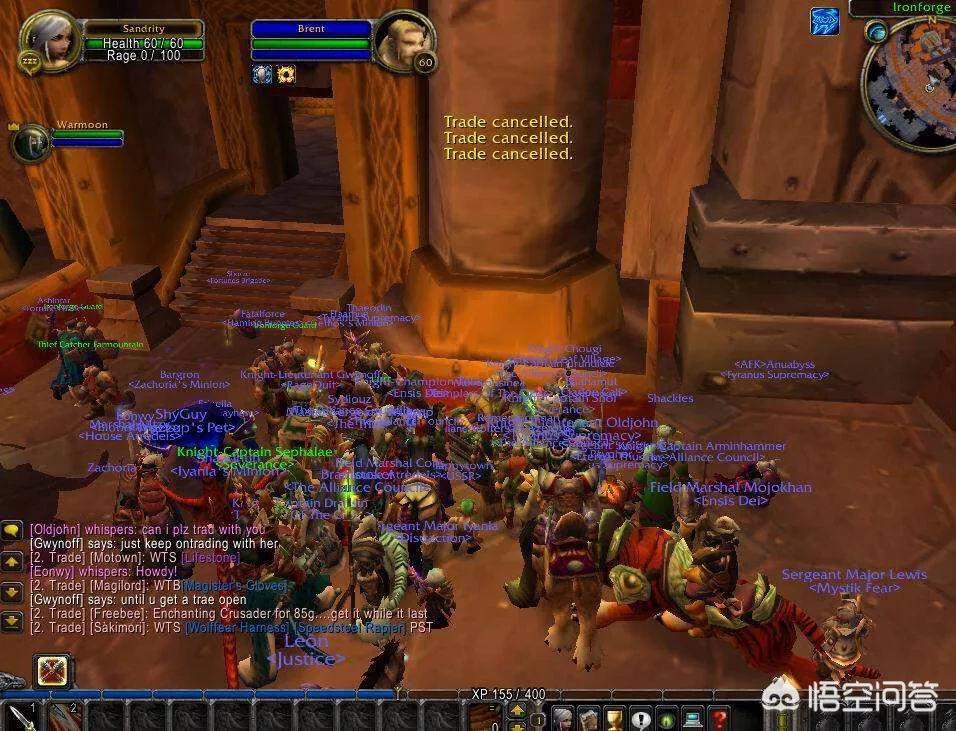This screenshot has width=956, height=731.
Task: Open the Magister's Gloves chat link
Action: pyautogui.click(x=236, y=585)
